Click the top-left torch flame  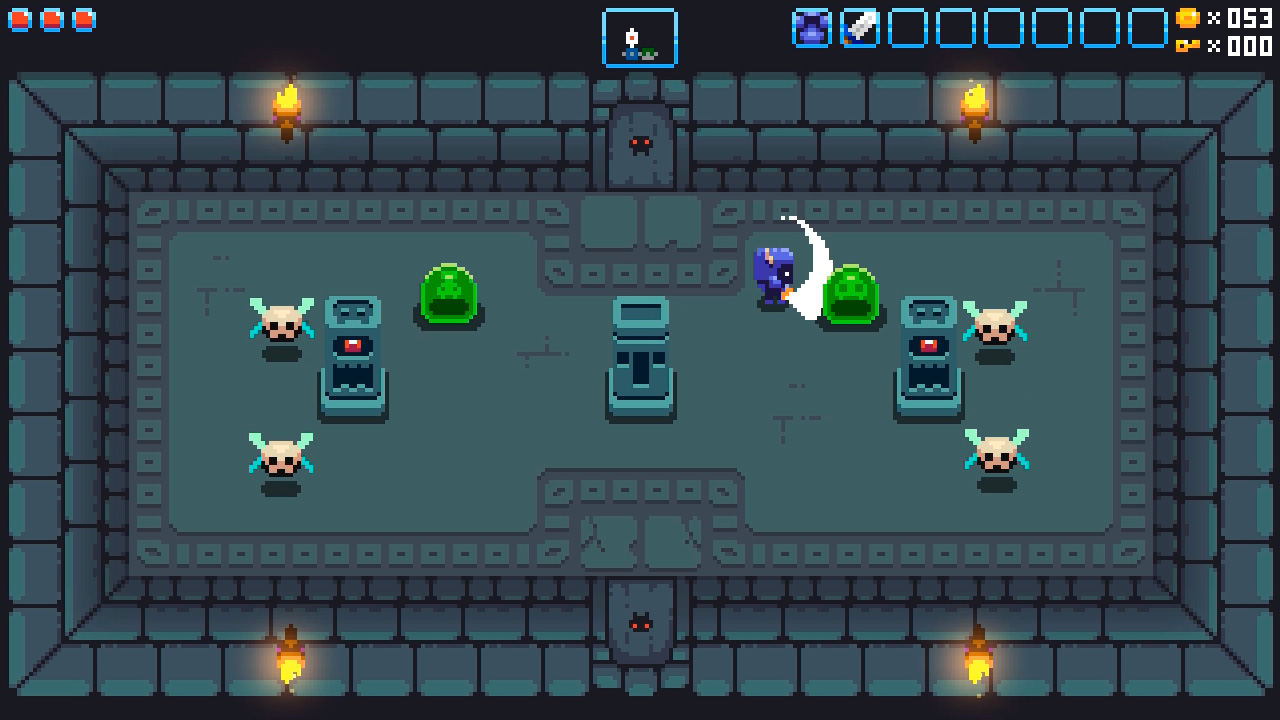click(x=285, y=100)
